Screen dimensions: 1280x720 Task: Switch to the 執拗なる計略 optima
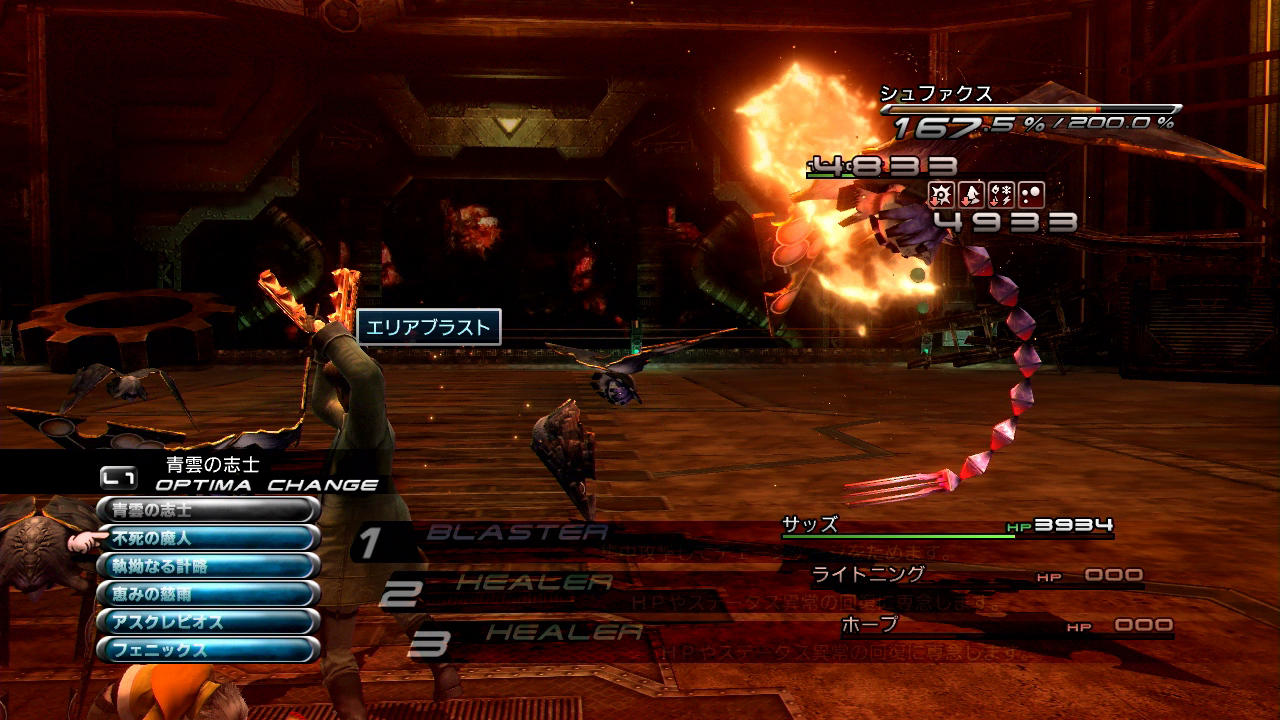point(208,566)
